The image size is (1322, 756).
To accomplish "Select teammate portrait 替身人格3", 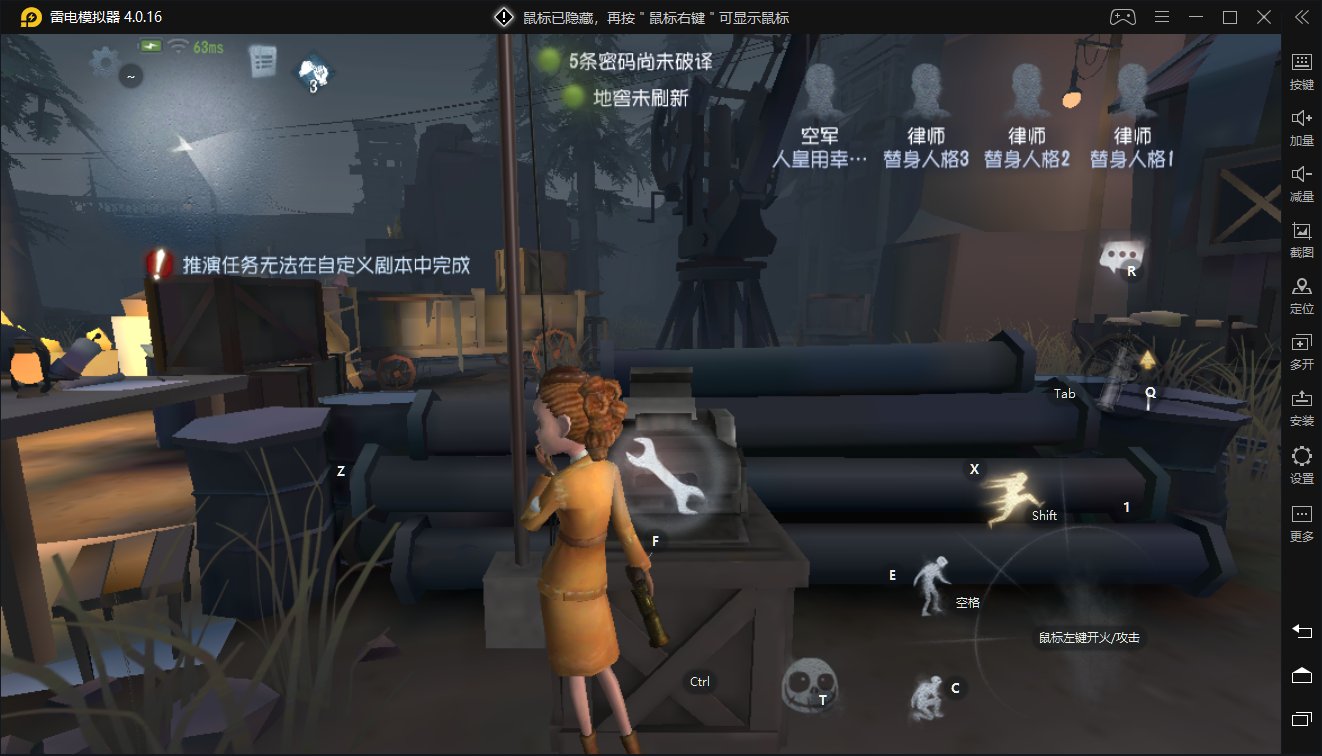I will click(926, 92).
